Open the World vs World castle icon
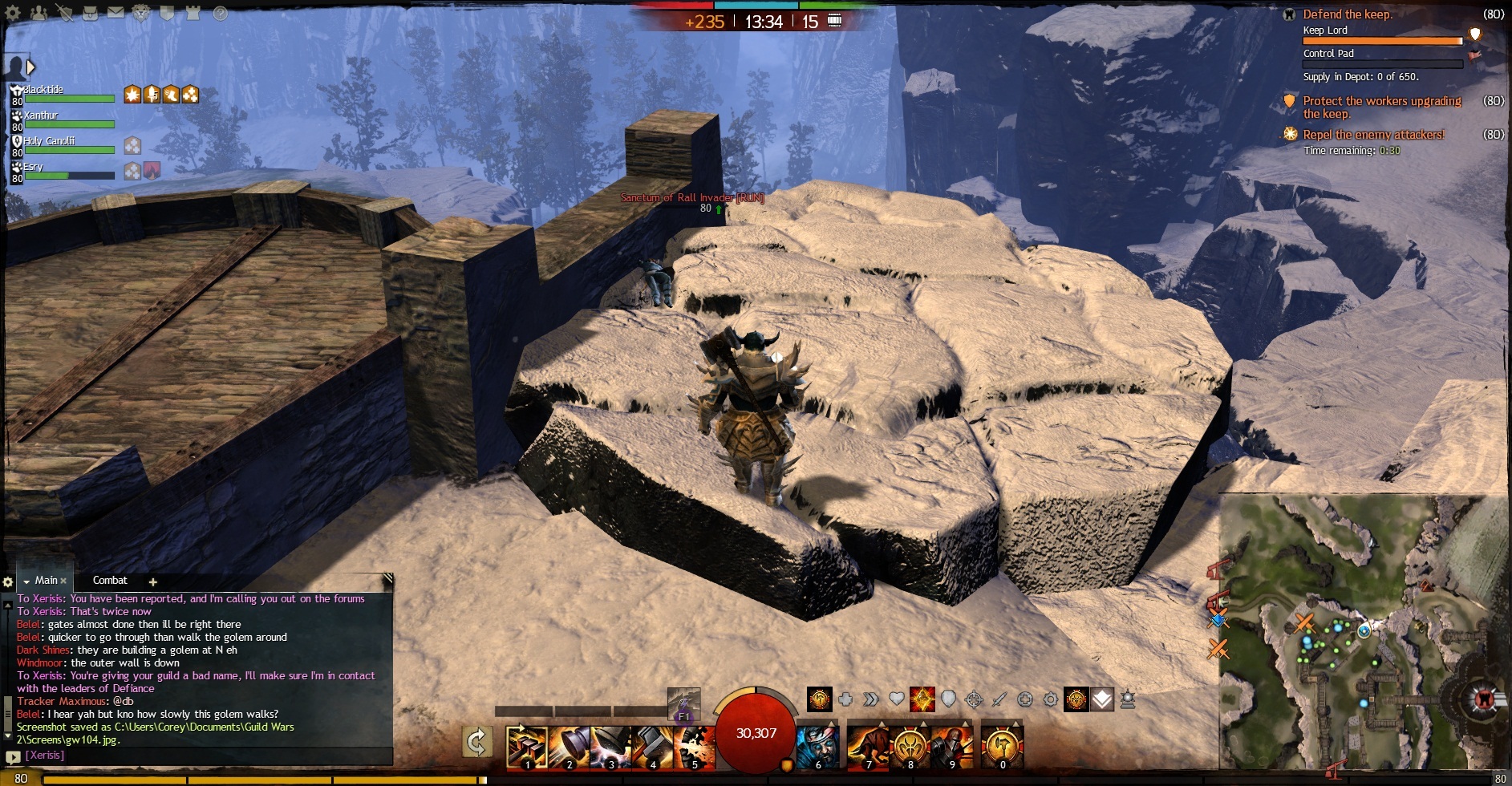1512x786 pixels. [x=193, y=13]
